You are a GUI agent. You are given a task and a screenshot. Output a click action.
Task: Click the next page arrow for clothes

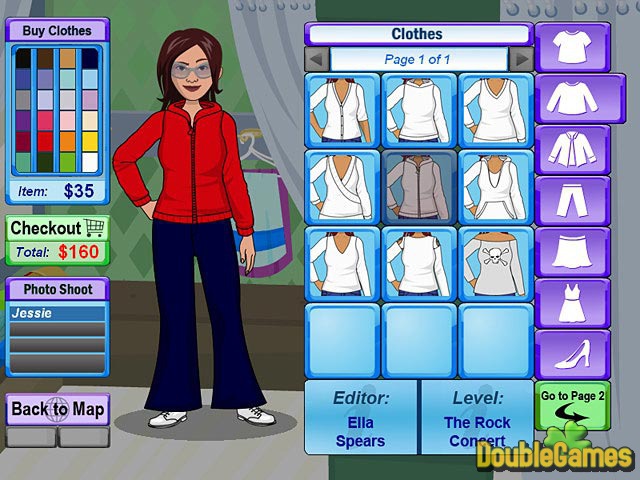coord(520,59)
